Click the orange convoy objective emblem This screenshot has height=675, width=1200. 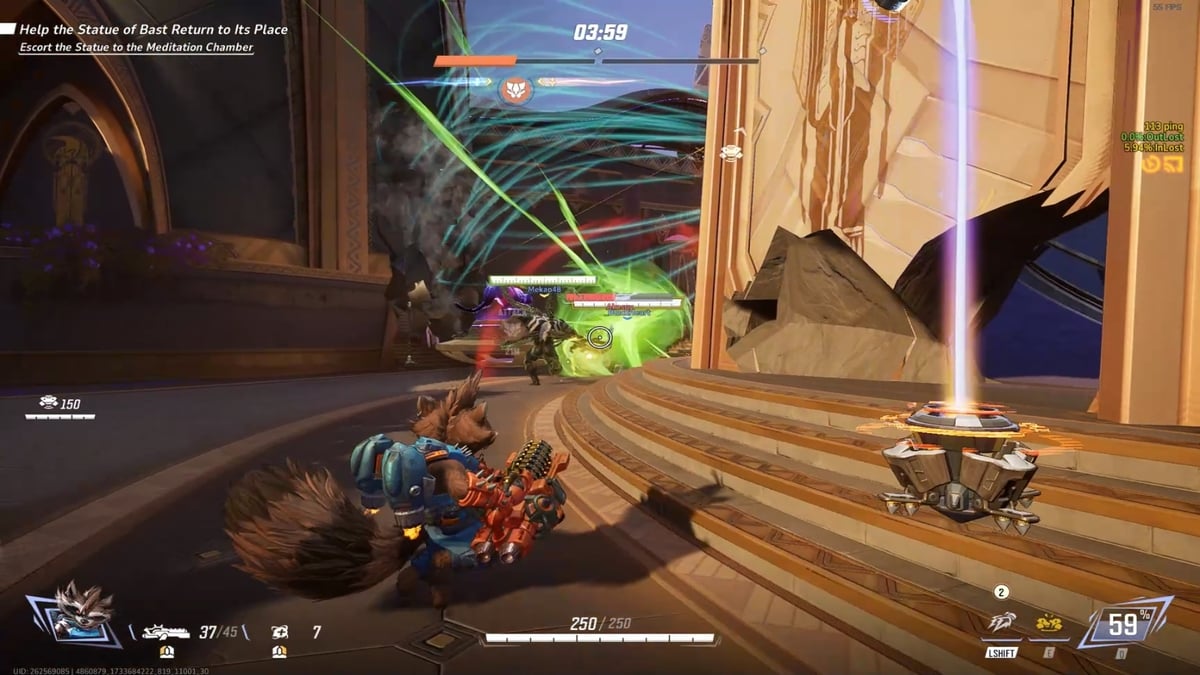pos(516,89)
